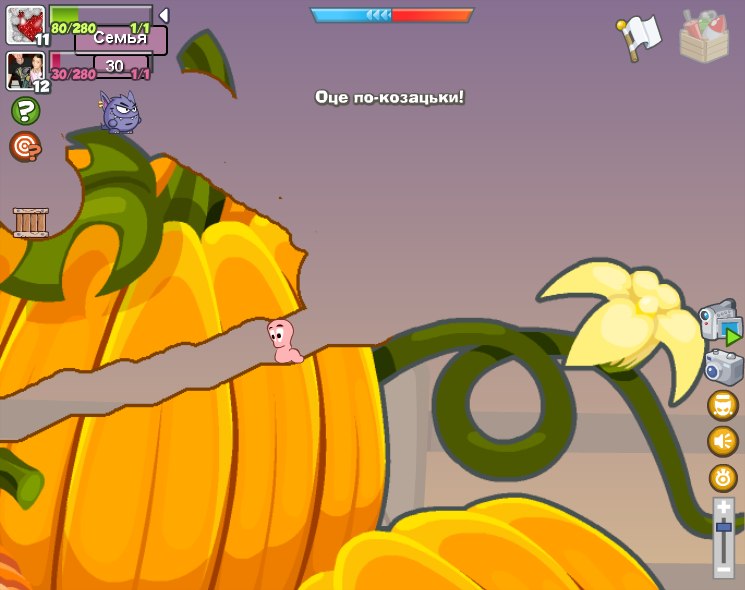Click the orange target hint button
This screenshot has height=590, width=745.
25,147
